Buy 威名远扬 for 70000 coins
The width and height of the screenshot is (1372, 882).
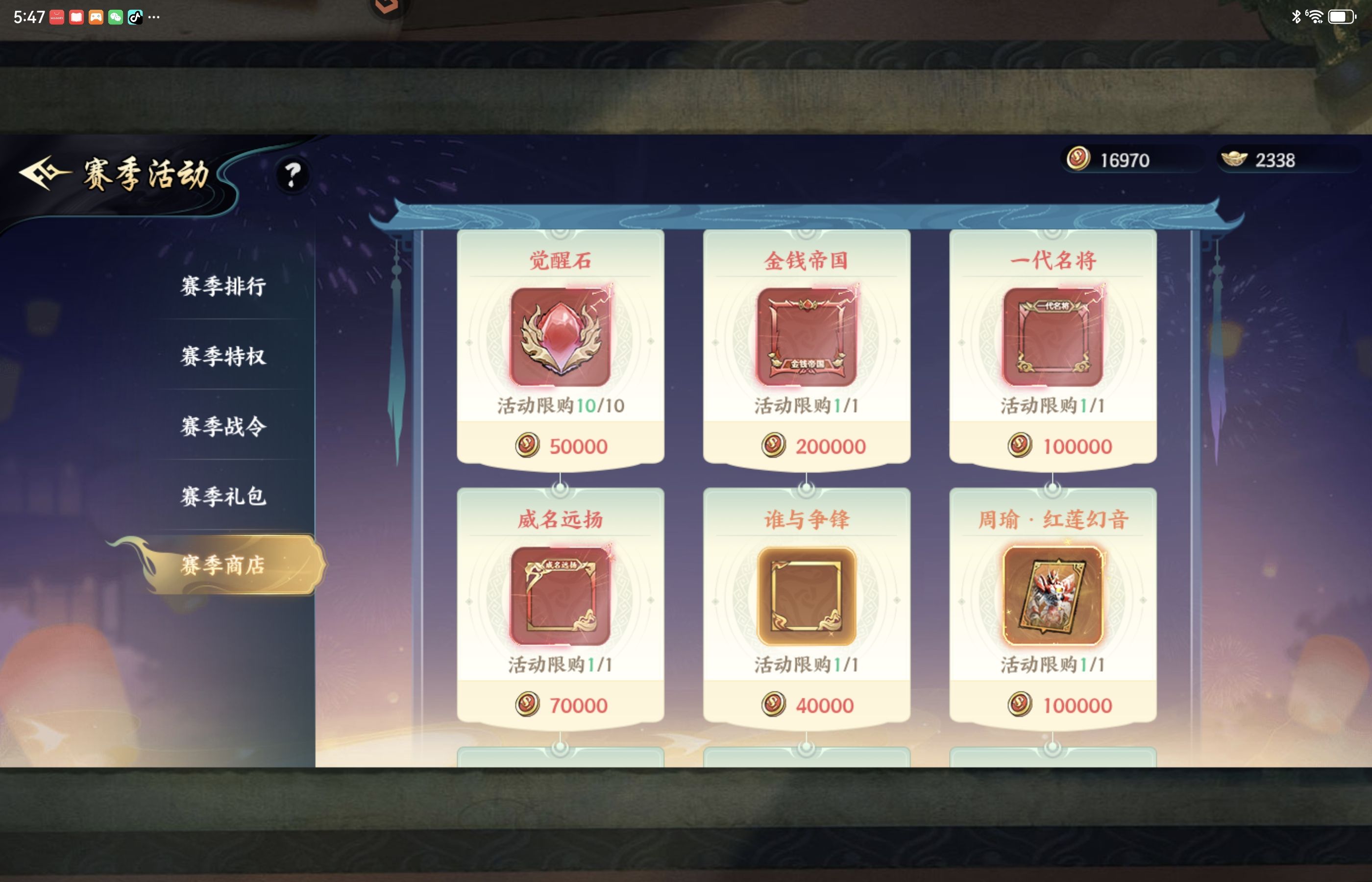[x=561, y=705]
